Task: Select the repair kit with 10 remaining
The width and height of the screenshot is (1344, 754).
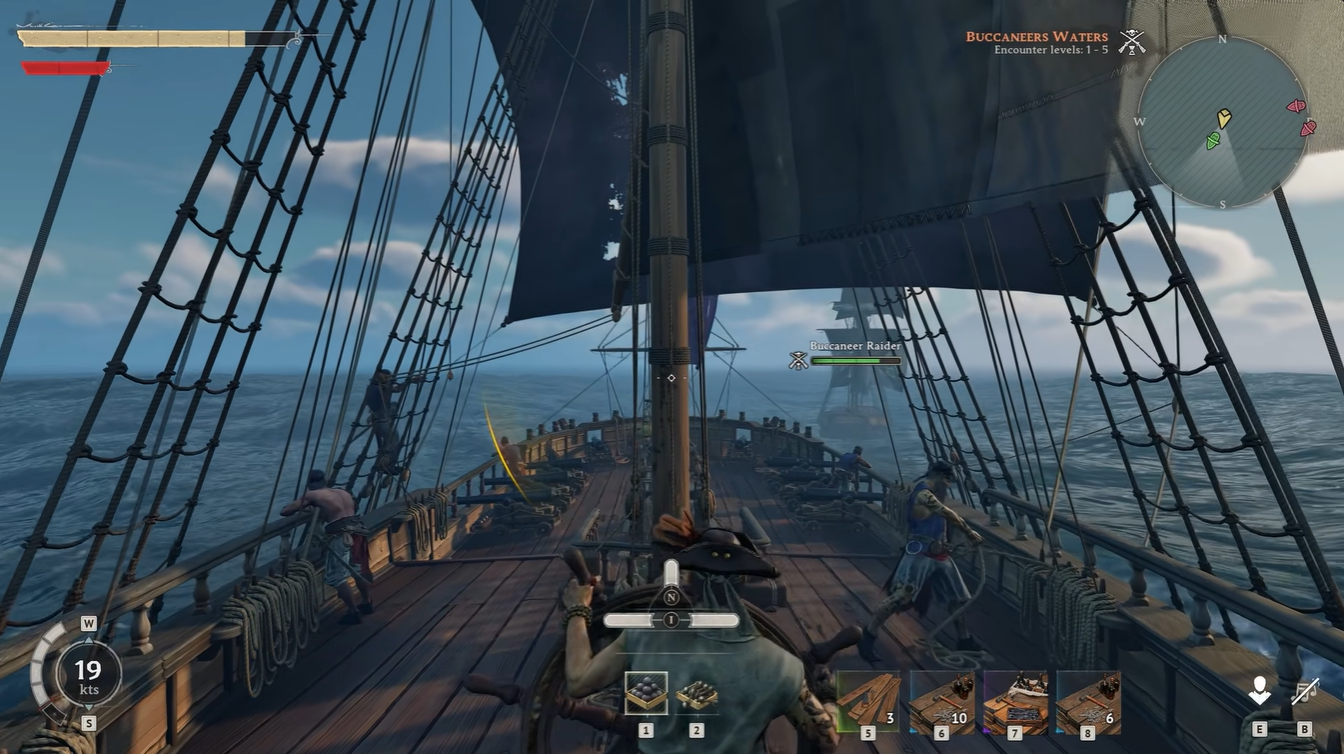Action: 942,702
